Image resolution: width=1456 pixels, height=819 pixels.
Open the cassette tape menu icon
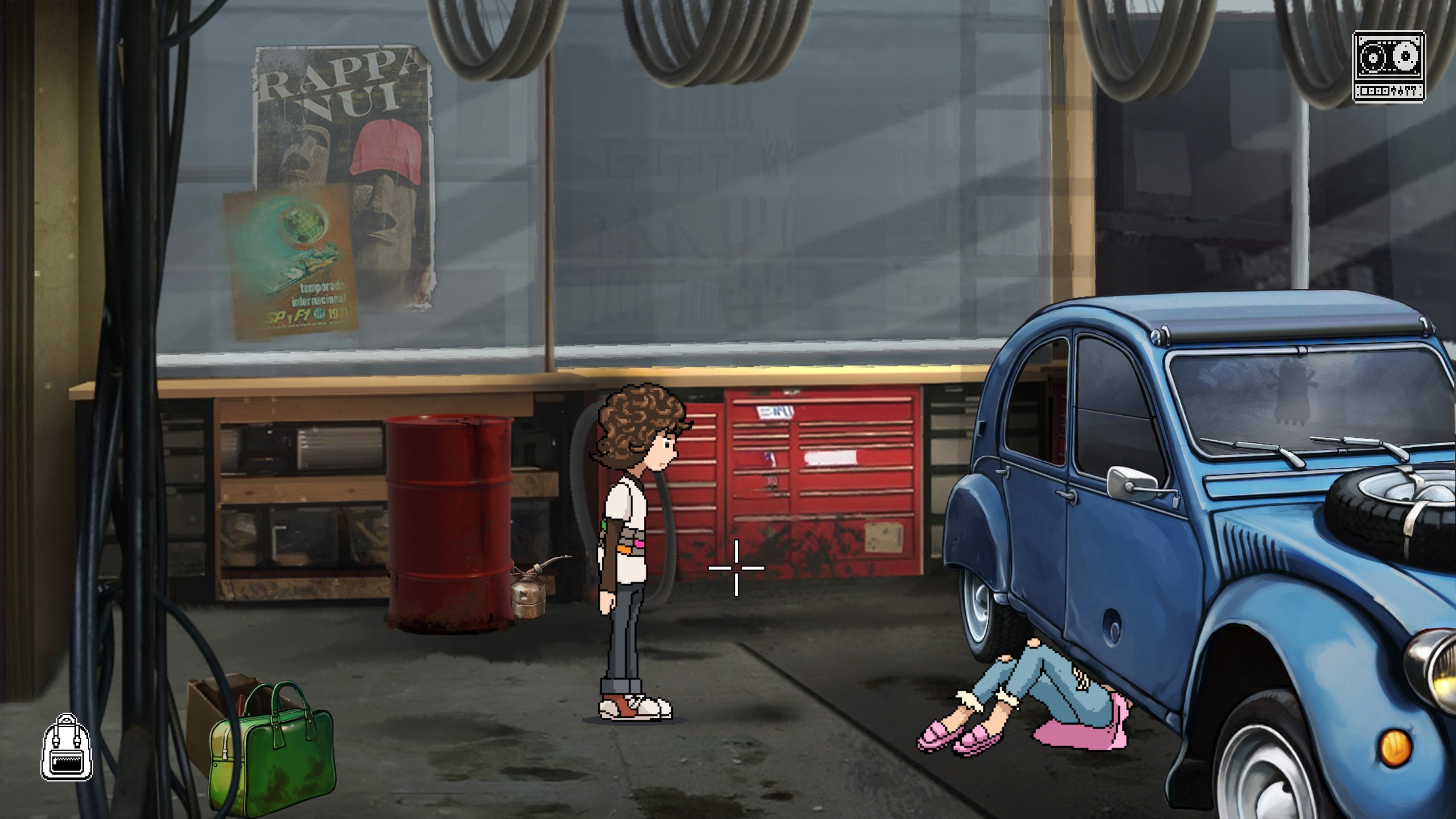[1388, 67]
